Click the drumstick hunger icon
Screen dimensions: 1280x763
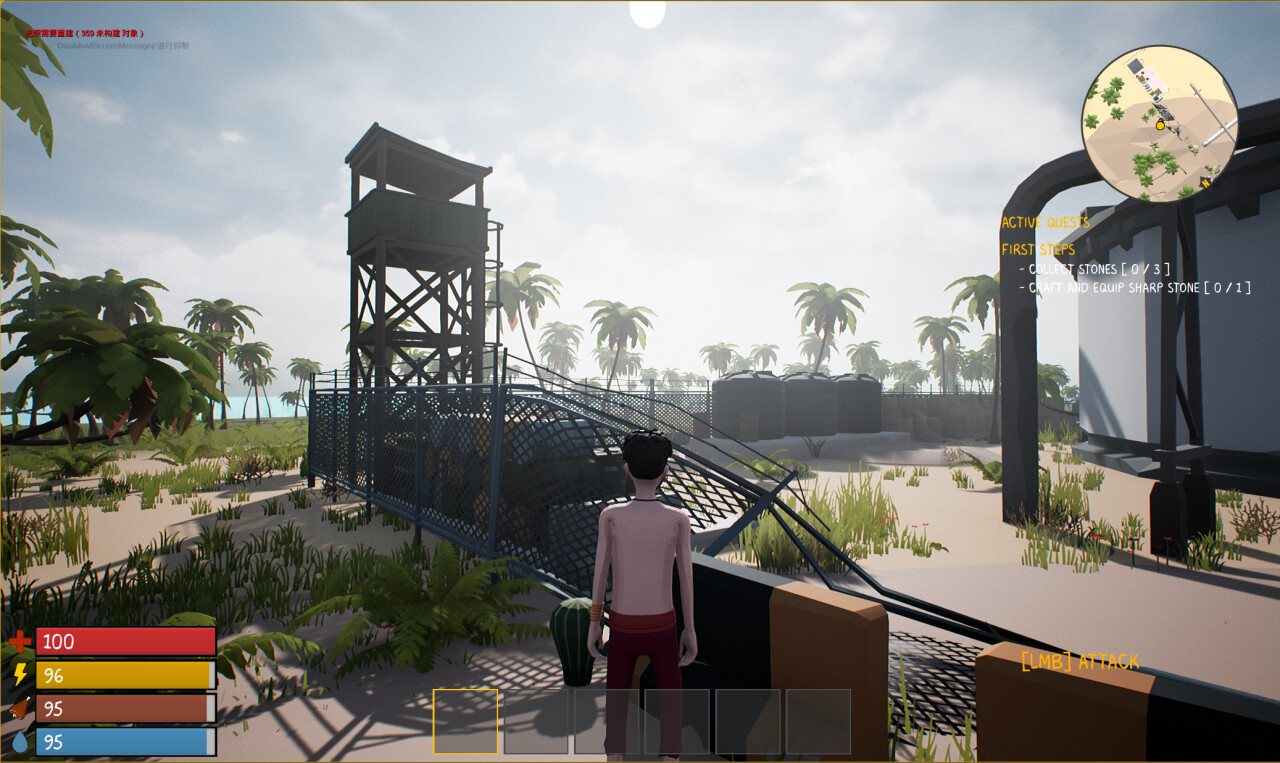point(21,709)
